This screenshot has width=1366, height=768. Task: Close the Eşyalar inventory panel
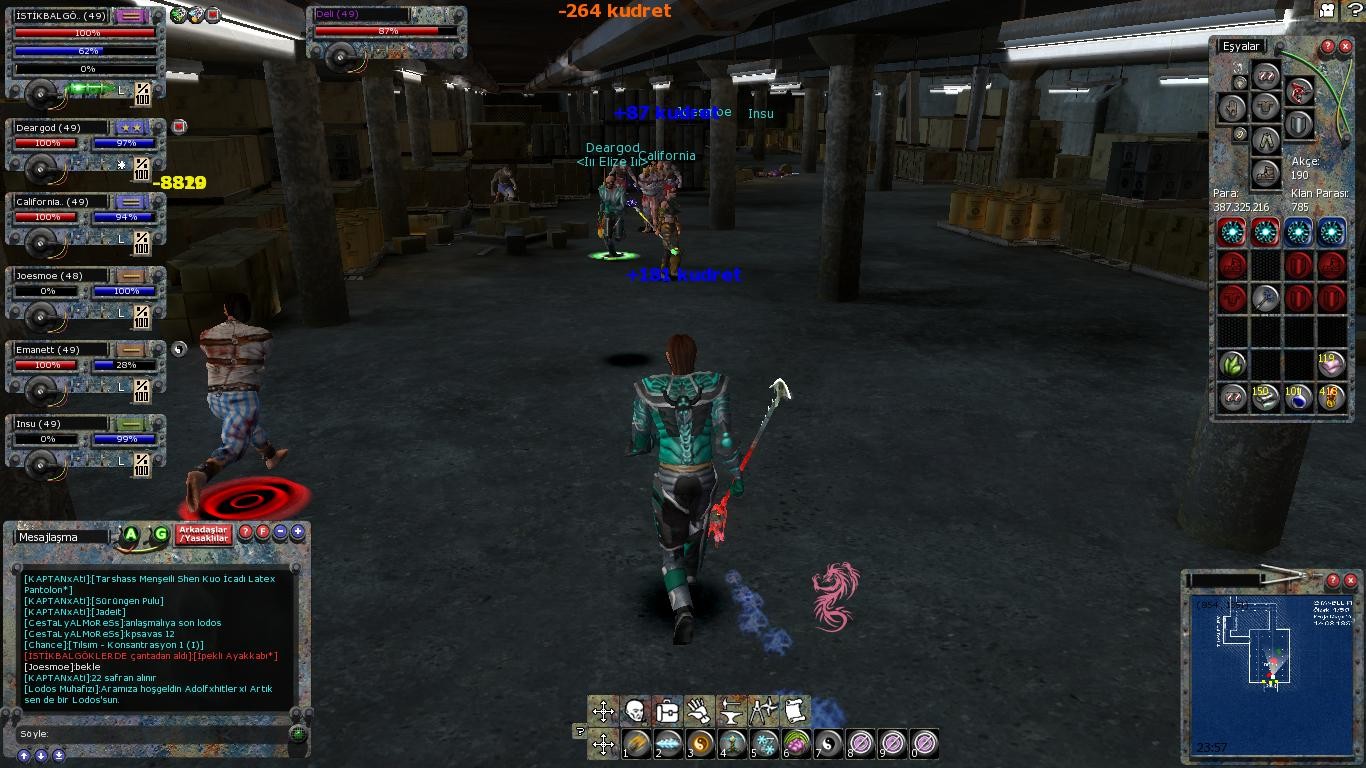tap(1345, 47)
